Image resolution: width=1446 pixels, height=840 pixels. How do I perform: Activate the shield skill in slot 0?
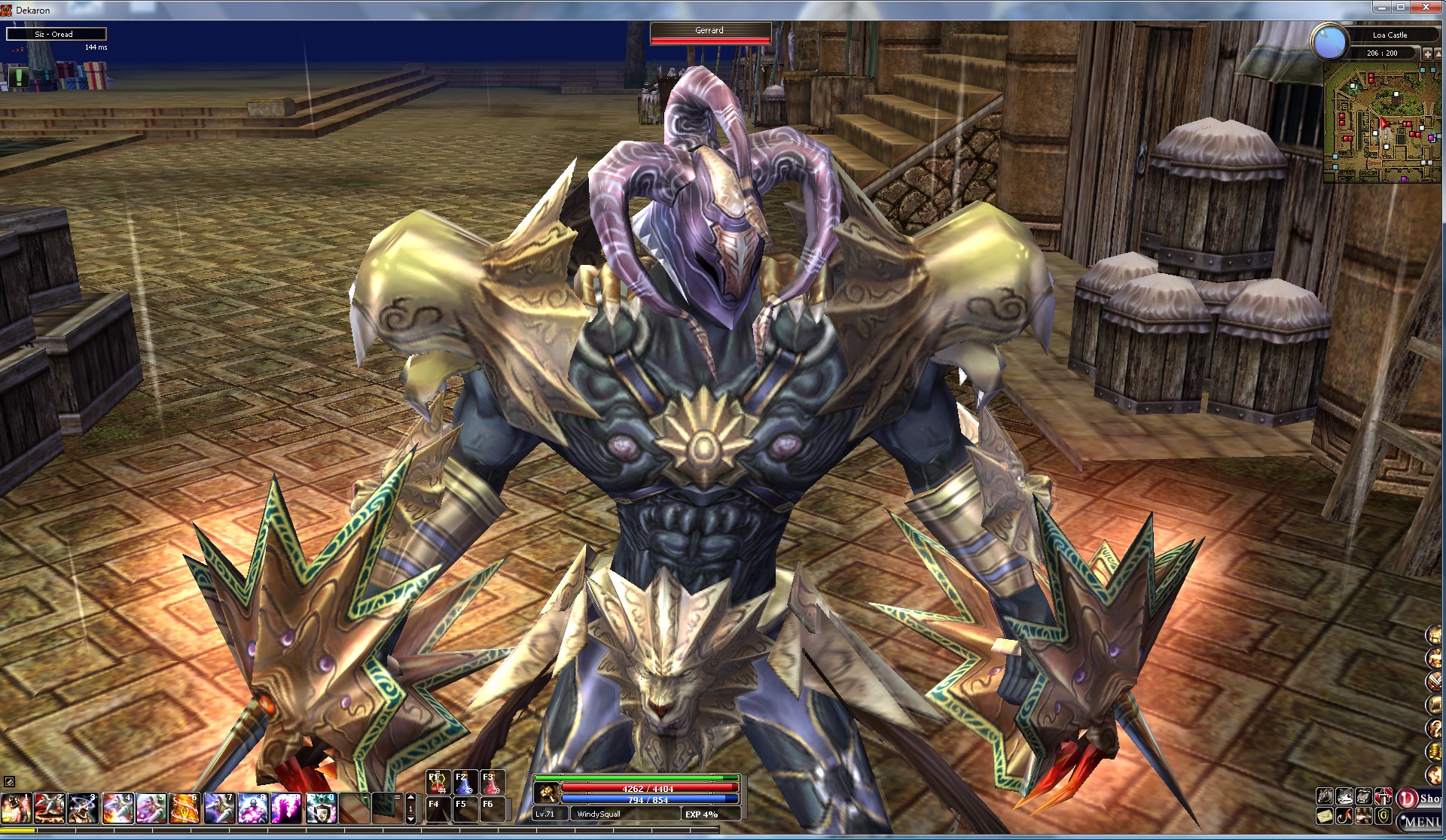click(x=321, y=808)
